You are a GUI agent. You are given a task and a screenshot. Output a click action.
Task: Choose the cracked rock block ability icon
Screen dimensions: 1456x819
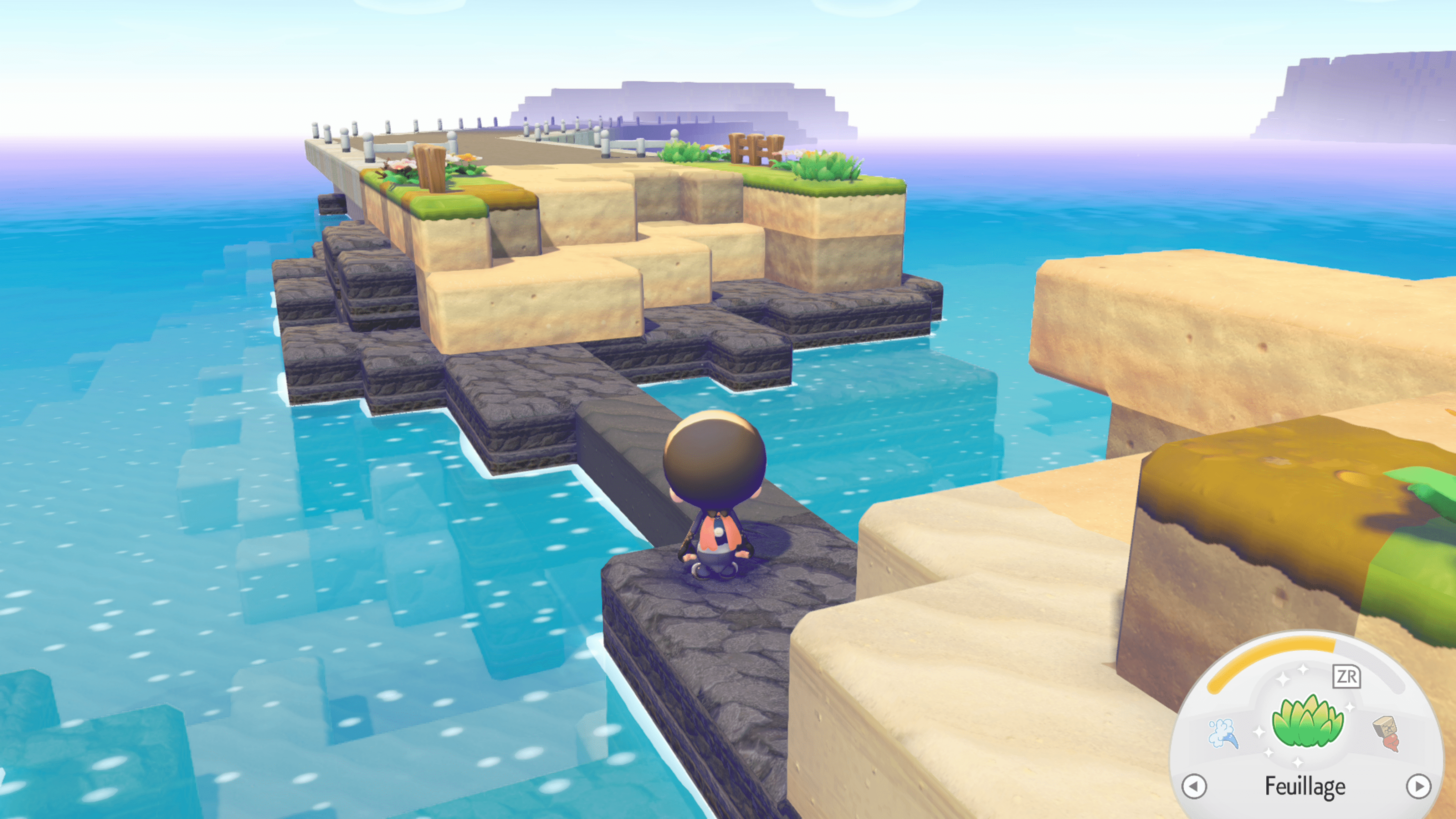pos(1386,733)
